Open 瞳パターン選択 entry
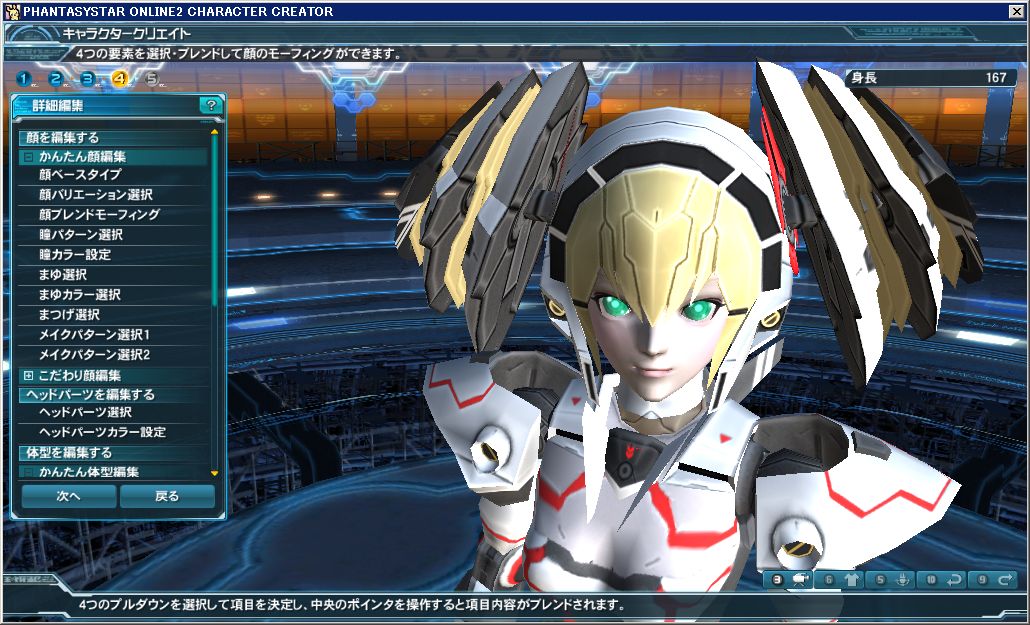 coord(80,235)
